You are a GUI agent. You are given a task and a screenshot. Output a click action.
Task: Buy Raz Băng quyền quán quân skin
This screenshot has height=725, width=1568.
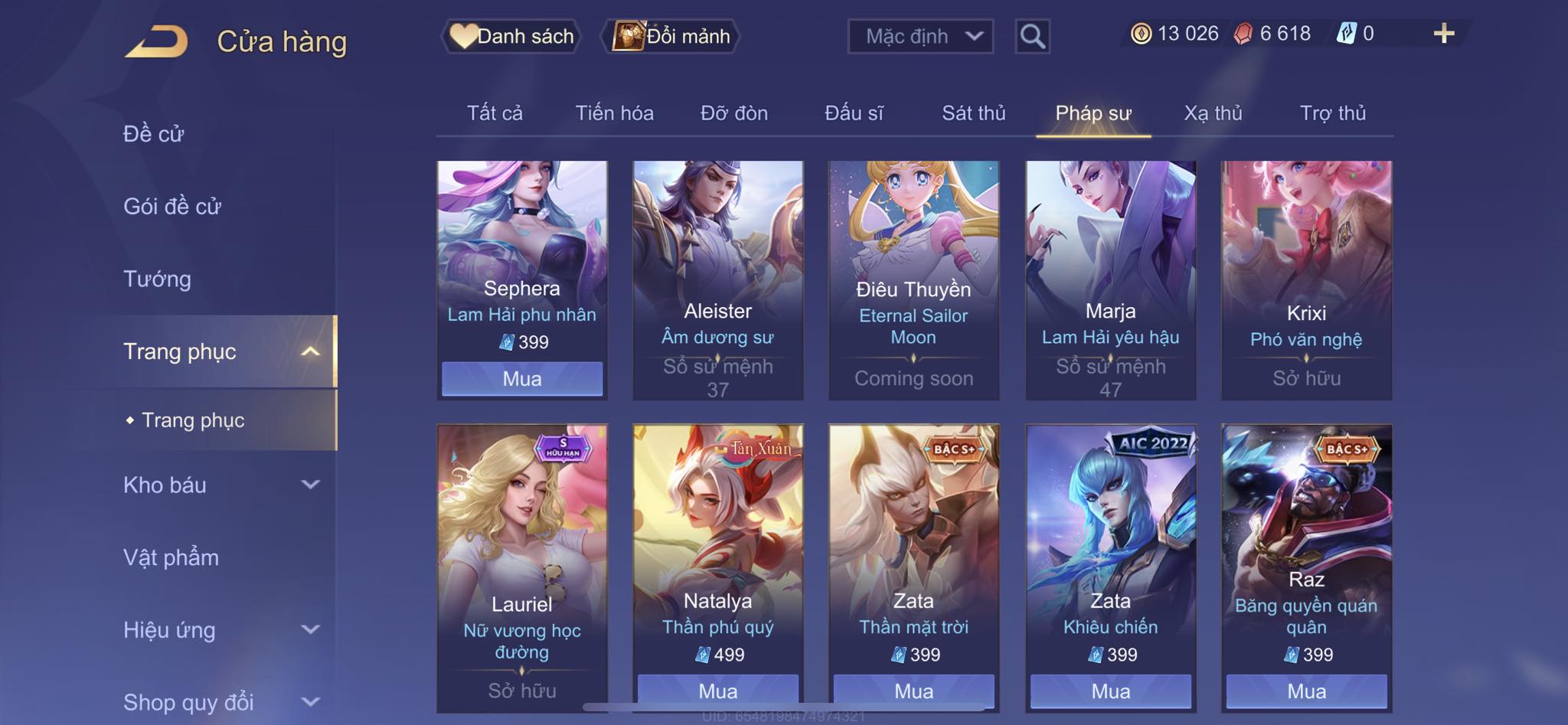click(x=1306, y=691)
